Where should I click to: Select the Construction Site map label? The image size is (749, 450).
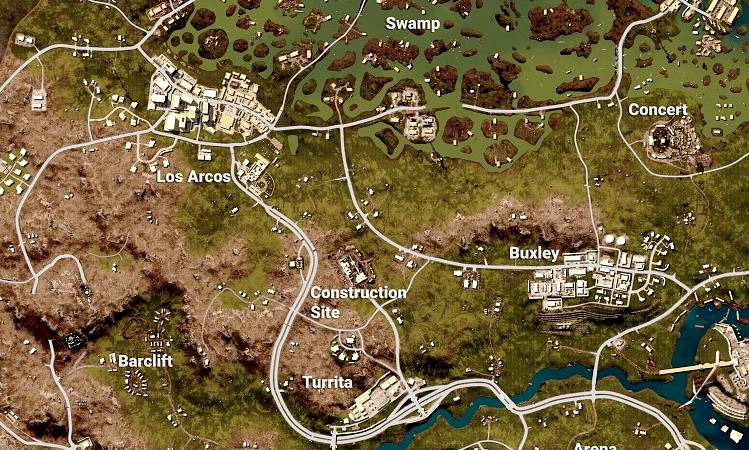pos(358,302)
